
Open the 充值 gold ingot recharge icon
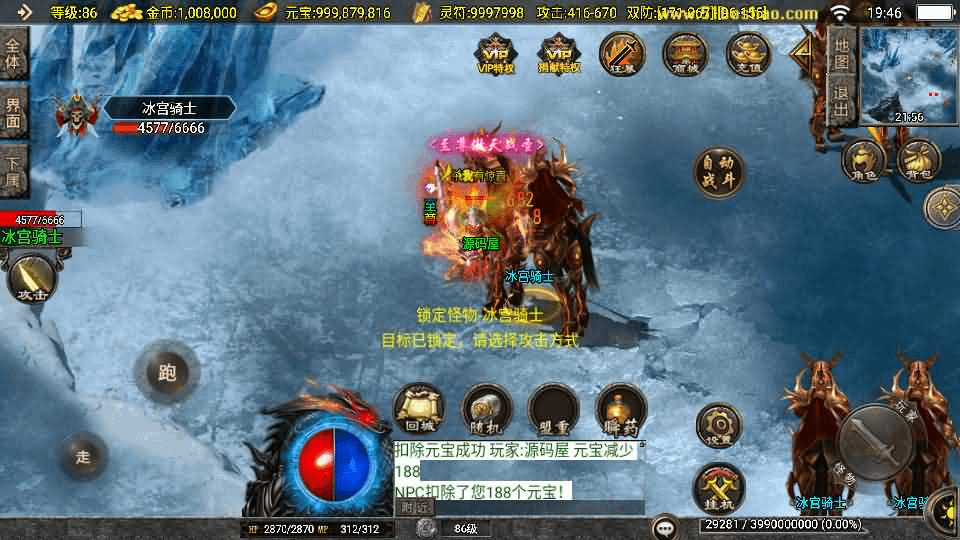(x=748, y=53)
